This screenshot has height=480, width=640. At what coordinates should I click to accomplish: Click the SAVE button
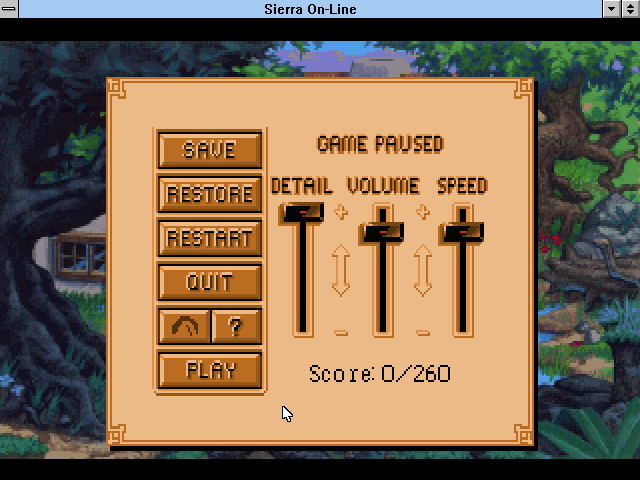pos(210,150)
